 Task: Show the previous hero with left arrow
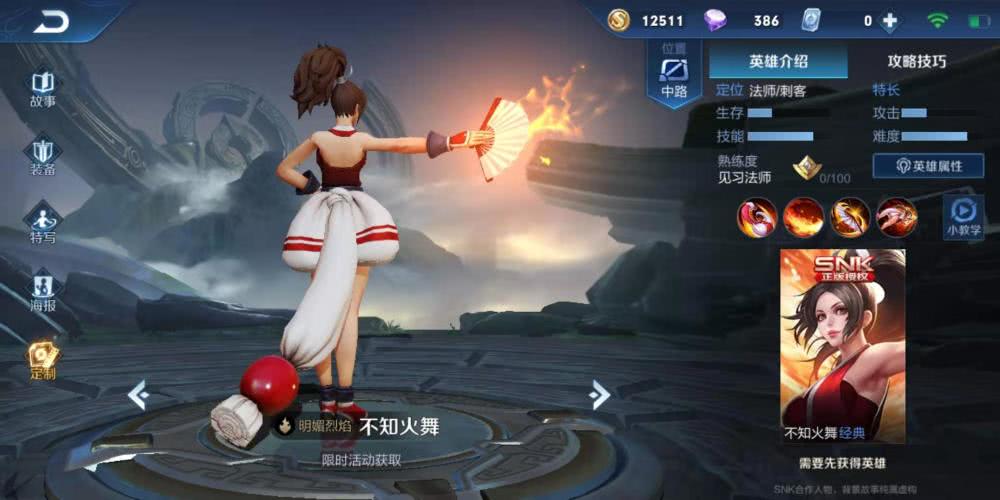coord(138,395)
